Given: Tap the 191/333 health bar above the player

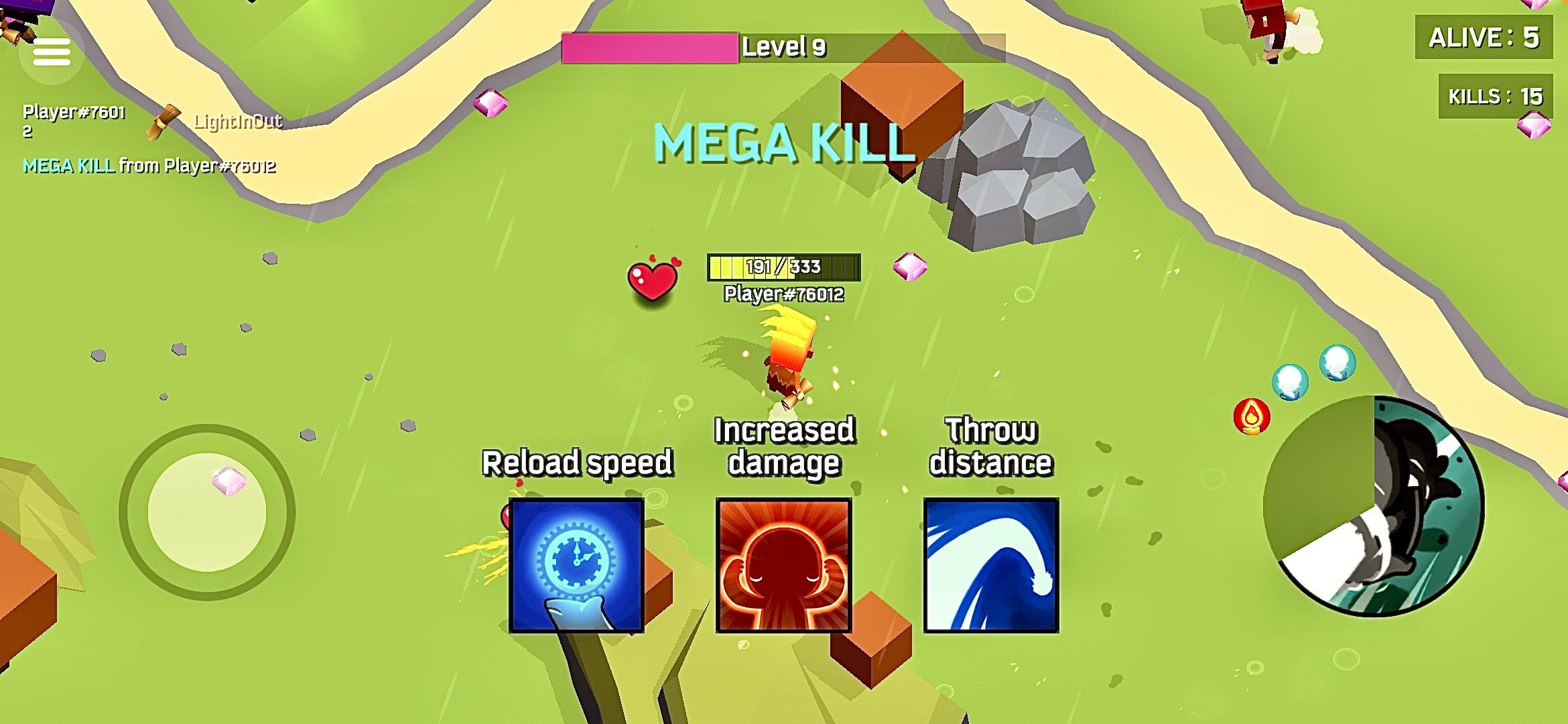Looking at the screenshot, I should [x=782, y=267].
